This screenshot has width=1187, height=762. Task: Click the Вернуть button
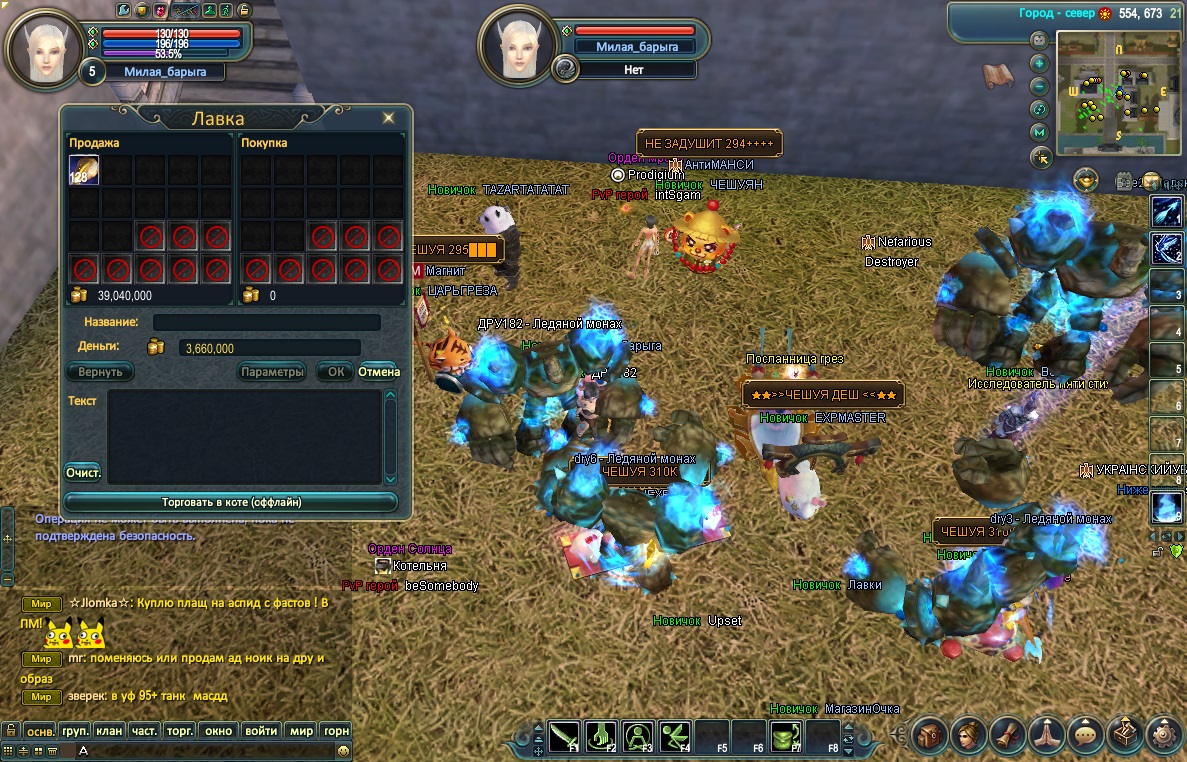click(100, 371)
